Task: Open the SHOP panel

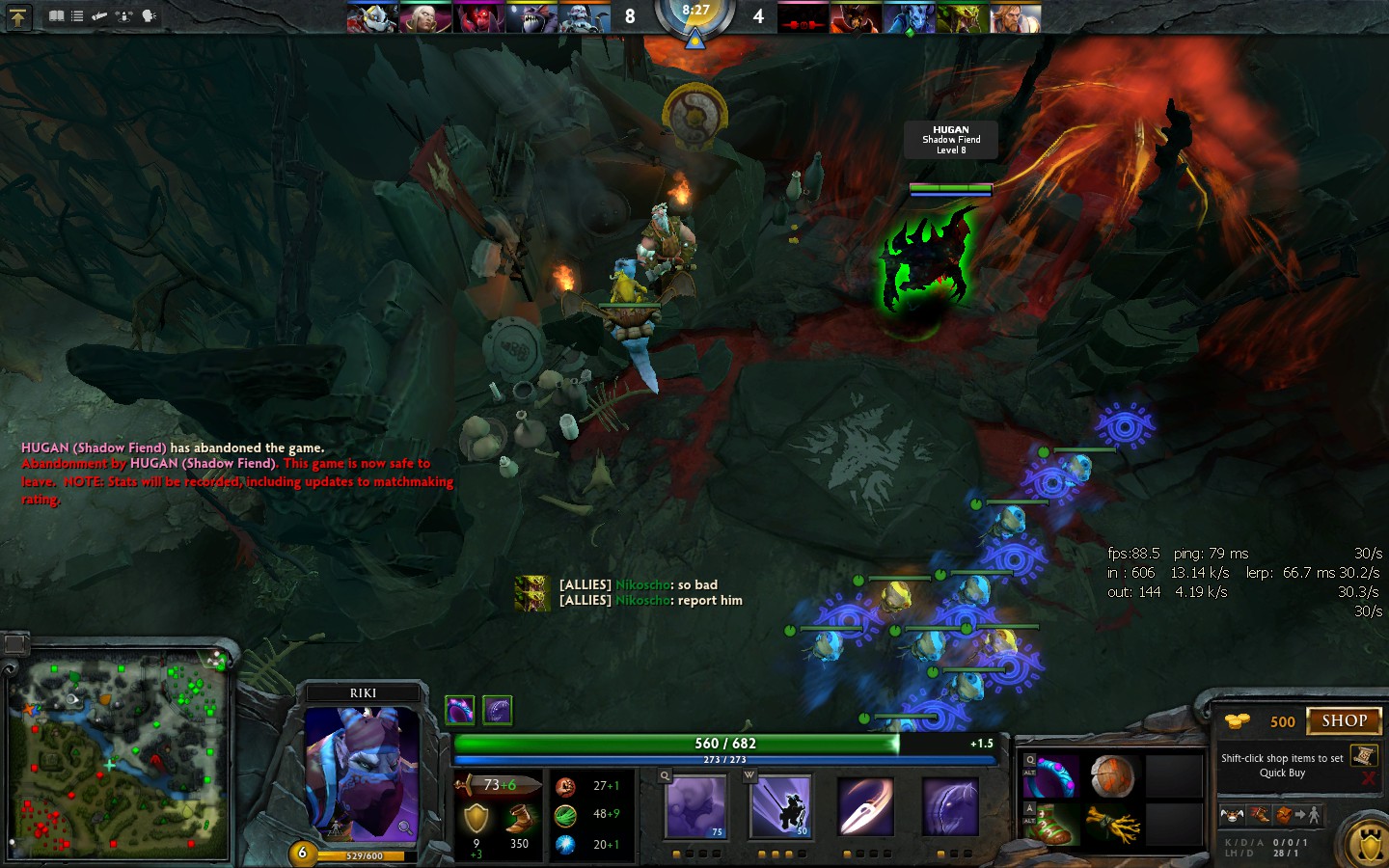Action: pos(1344,720)
